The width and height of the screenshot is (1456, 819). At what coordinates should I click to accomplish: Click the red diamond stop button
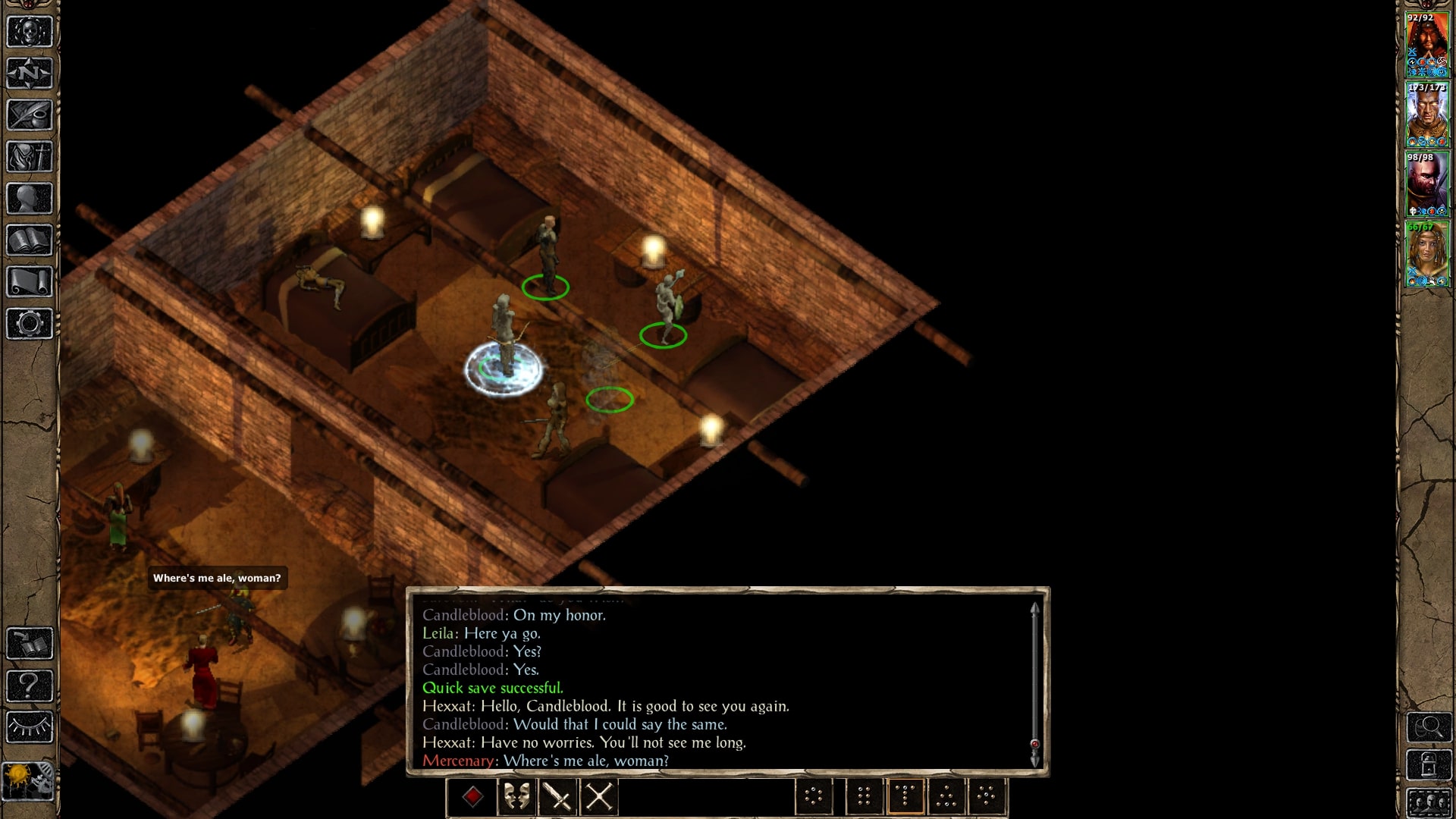coord(473,797)
